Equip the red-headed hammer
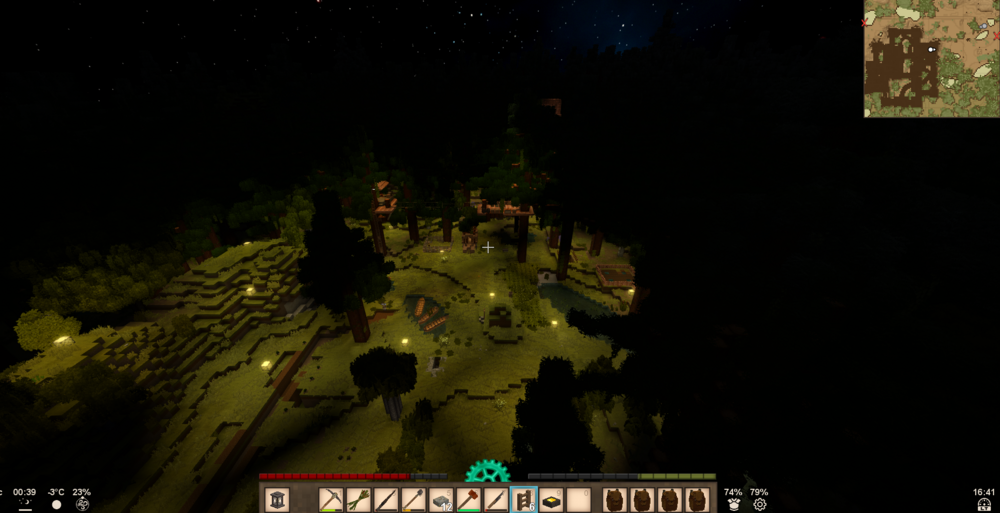 point(469,499)
